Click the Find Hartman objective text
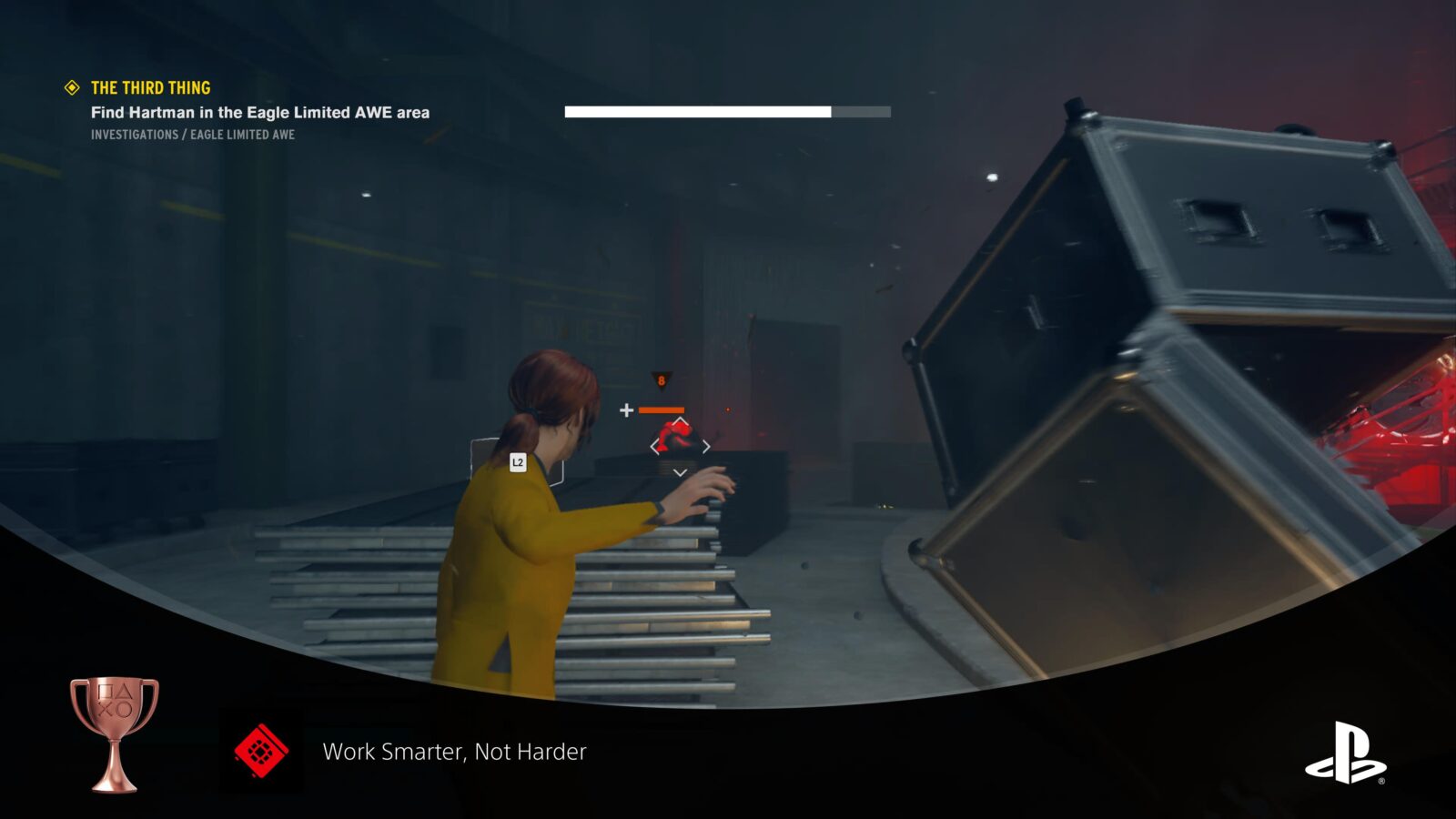 [259, 112]
